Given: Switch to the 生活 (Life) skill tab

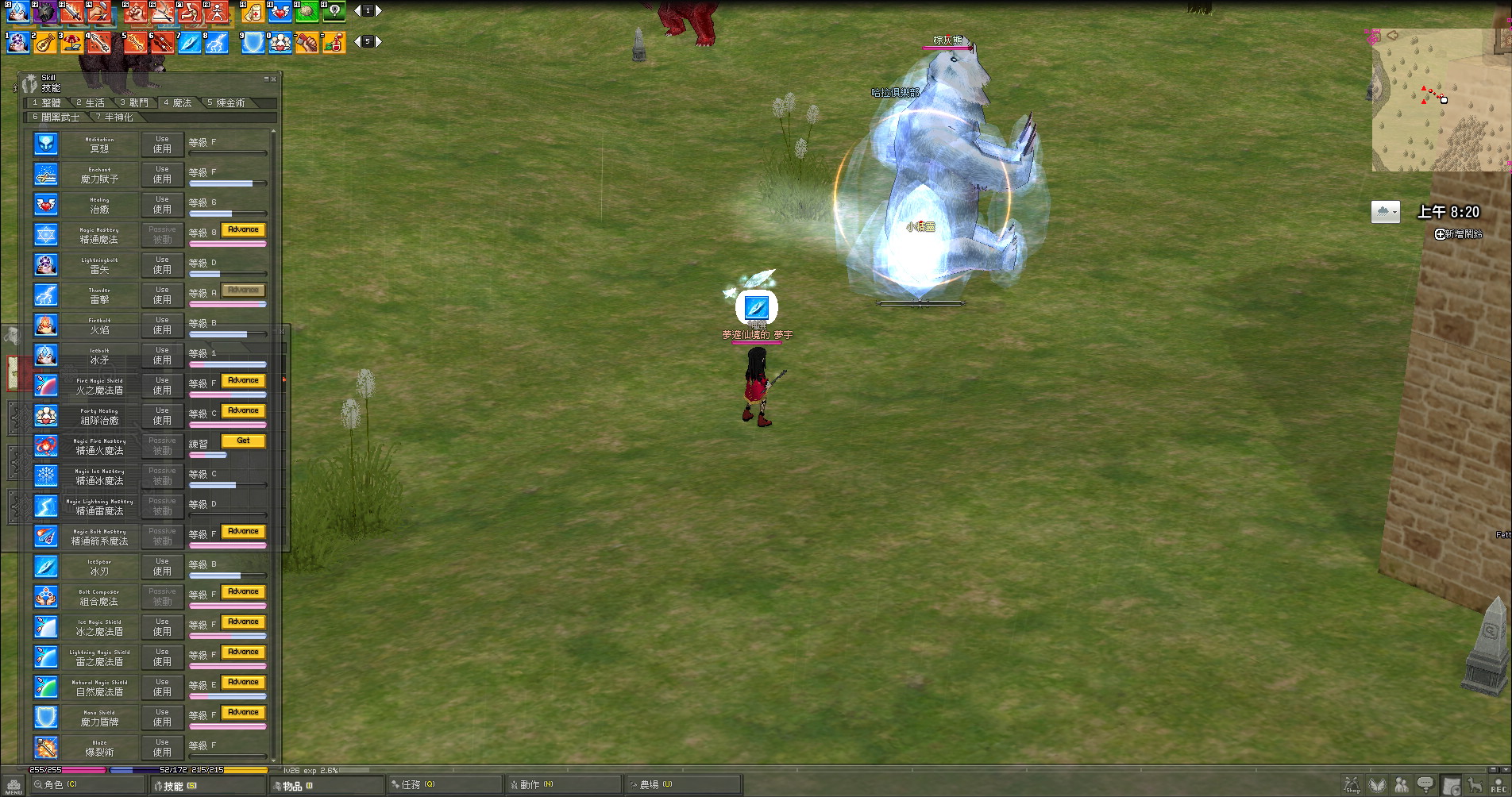Looking at the screenshot, I should (91, 102).
